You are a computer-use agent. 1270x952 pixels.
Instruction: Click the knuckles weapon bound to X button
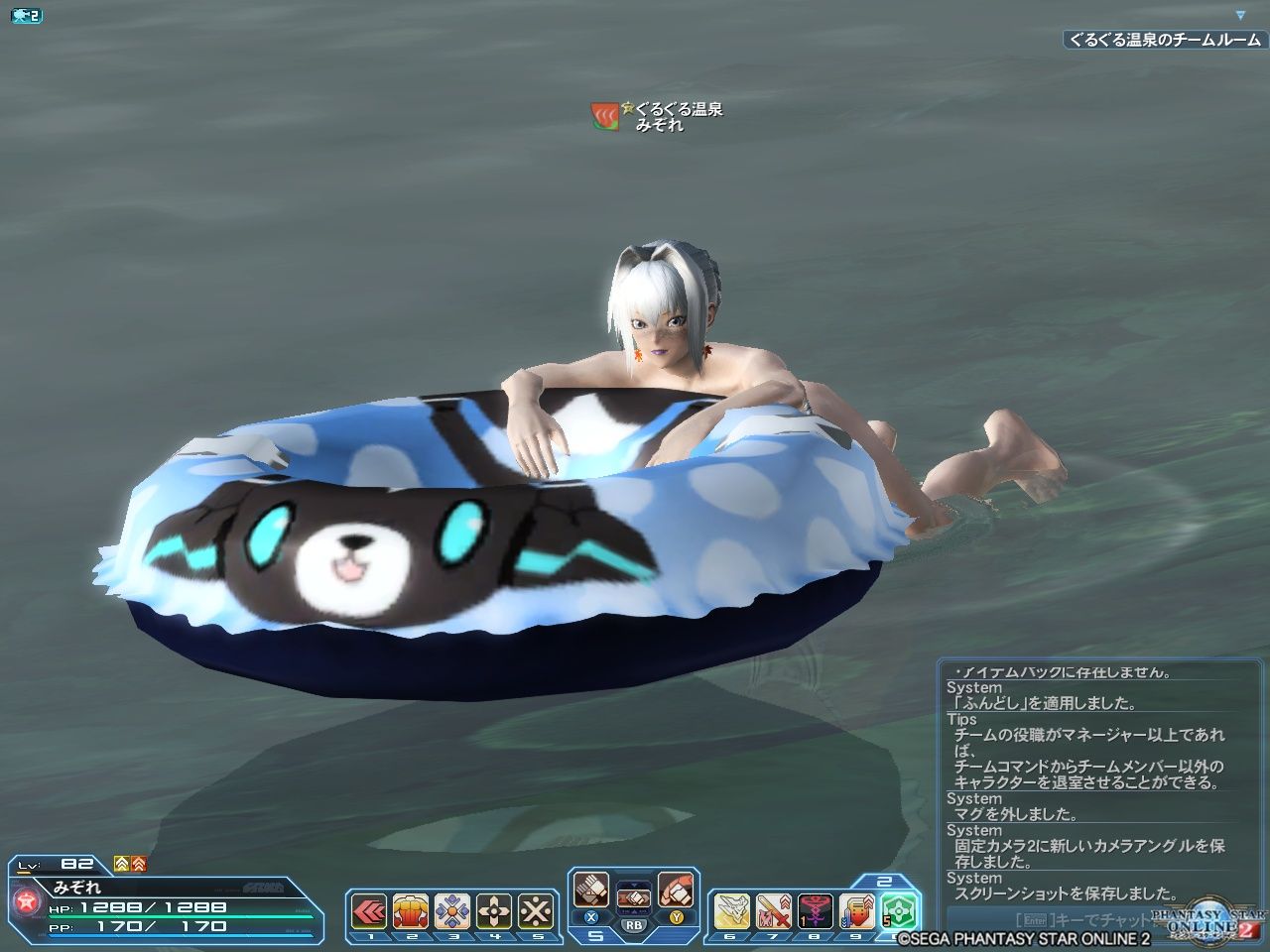(x=591, y=891)
